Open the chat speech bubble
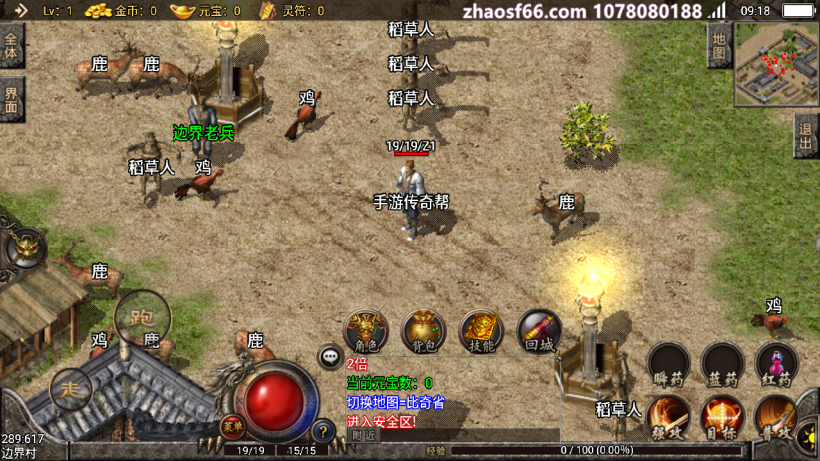 tap(330, 357)
